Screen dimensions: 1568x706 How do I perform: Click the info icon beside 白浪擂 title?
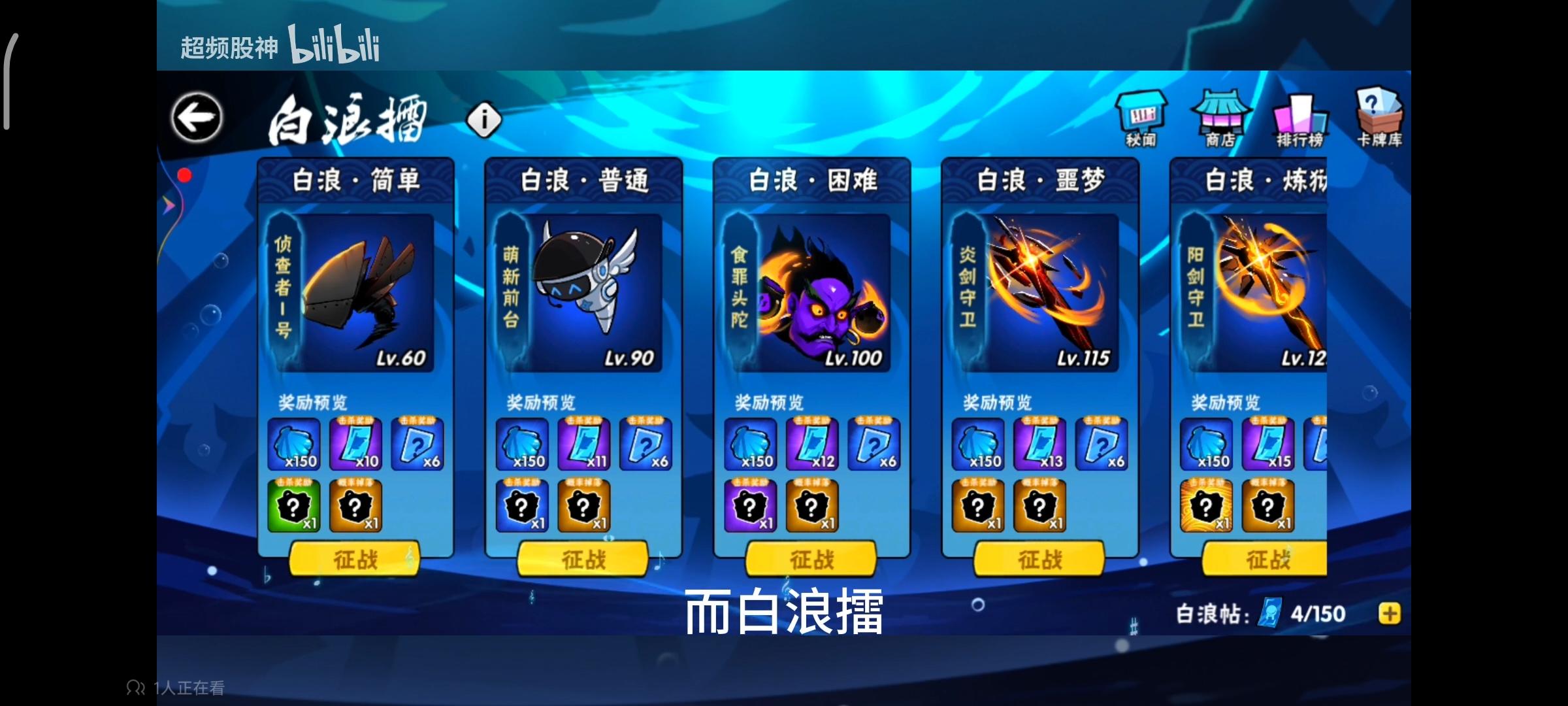tap(483, 120)
